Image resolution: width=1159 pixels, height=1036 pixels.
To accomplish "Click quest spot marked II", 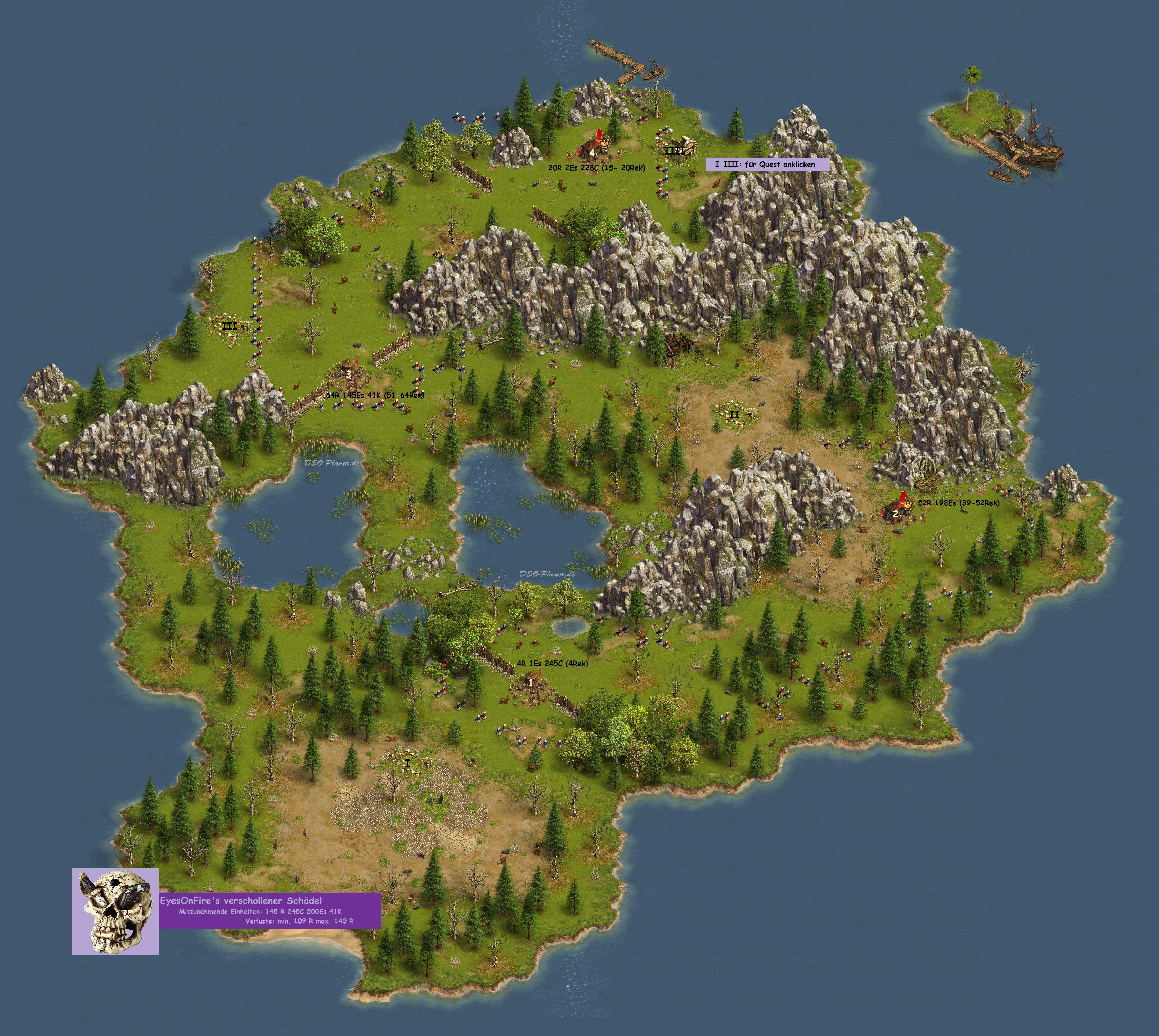I will click(x=734, y=414).
